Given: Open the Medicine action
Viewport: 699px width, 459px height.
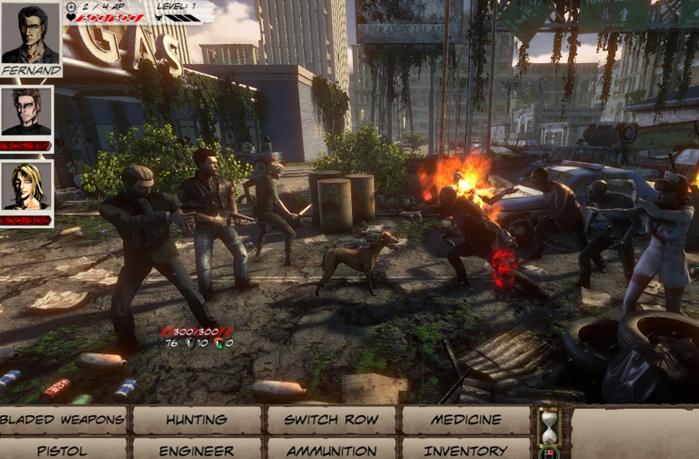Looking at the screenshot, I should pyautogui.click(x=465, y=420).
